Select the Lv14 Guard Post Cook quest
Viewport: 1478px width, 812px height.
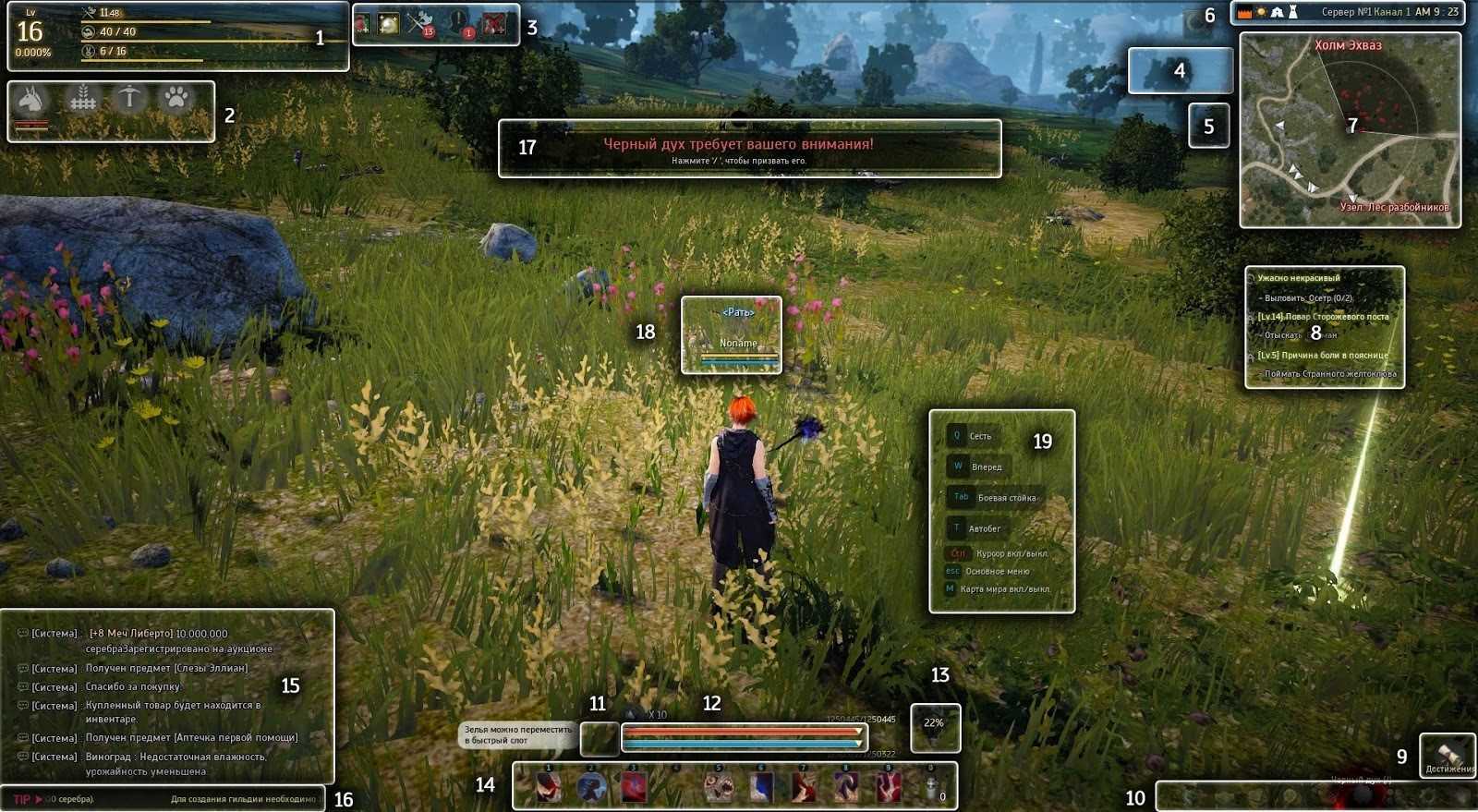(1323, 316)
